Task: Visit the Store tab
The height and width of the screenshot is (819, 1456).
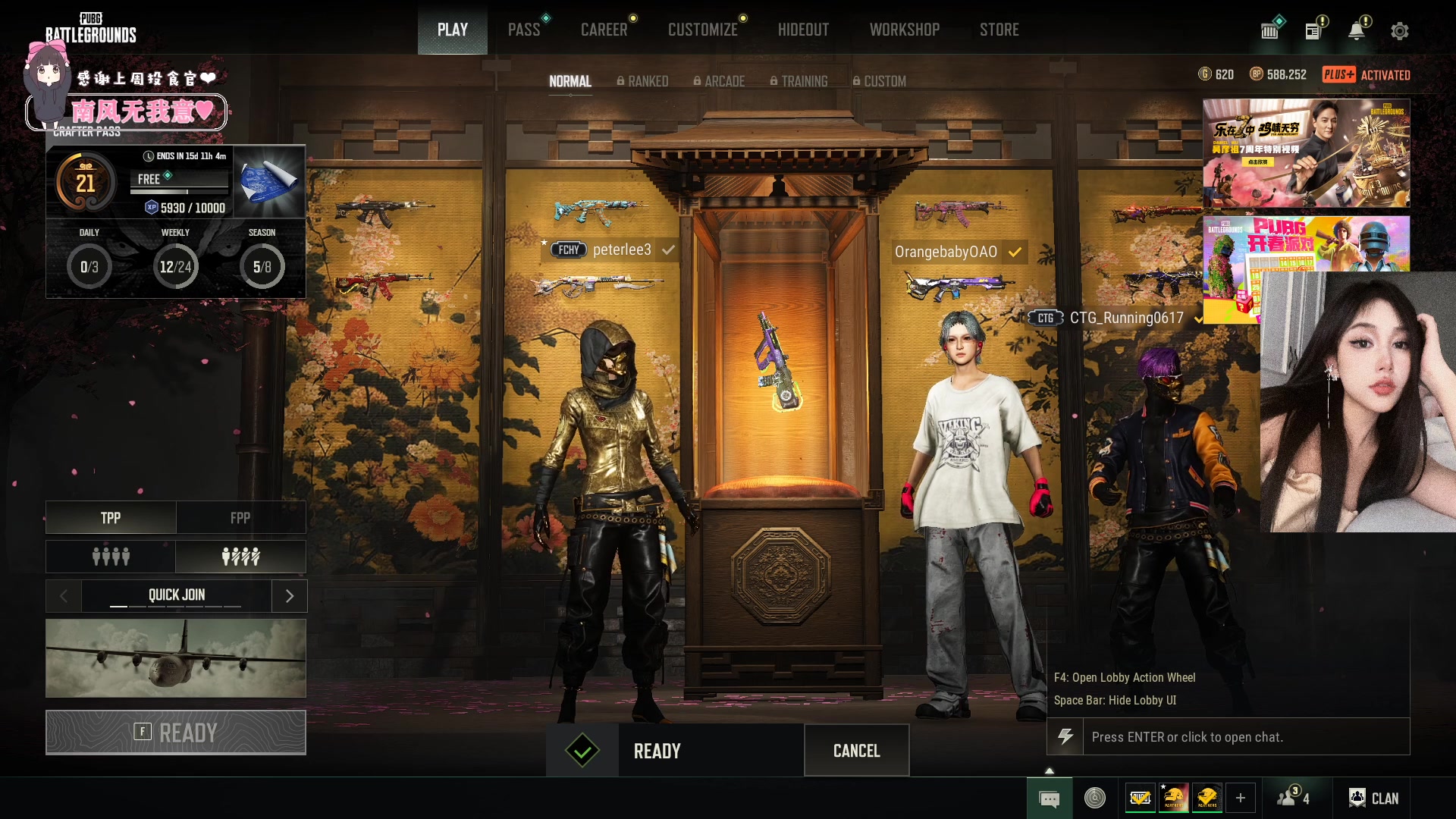Action: pyautogui.click(x=999, y=30)
